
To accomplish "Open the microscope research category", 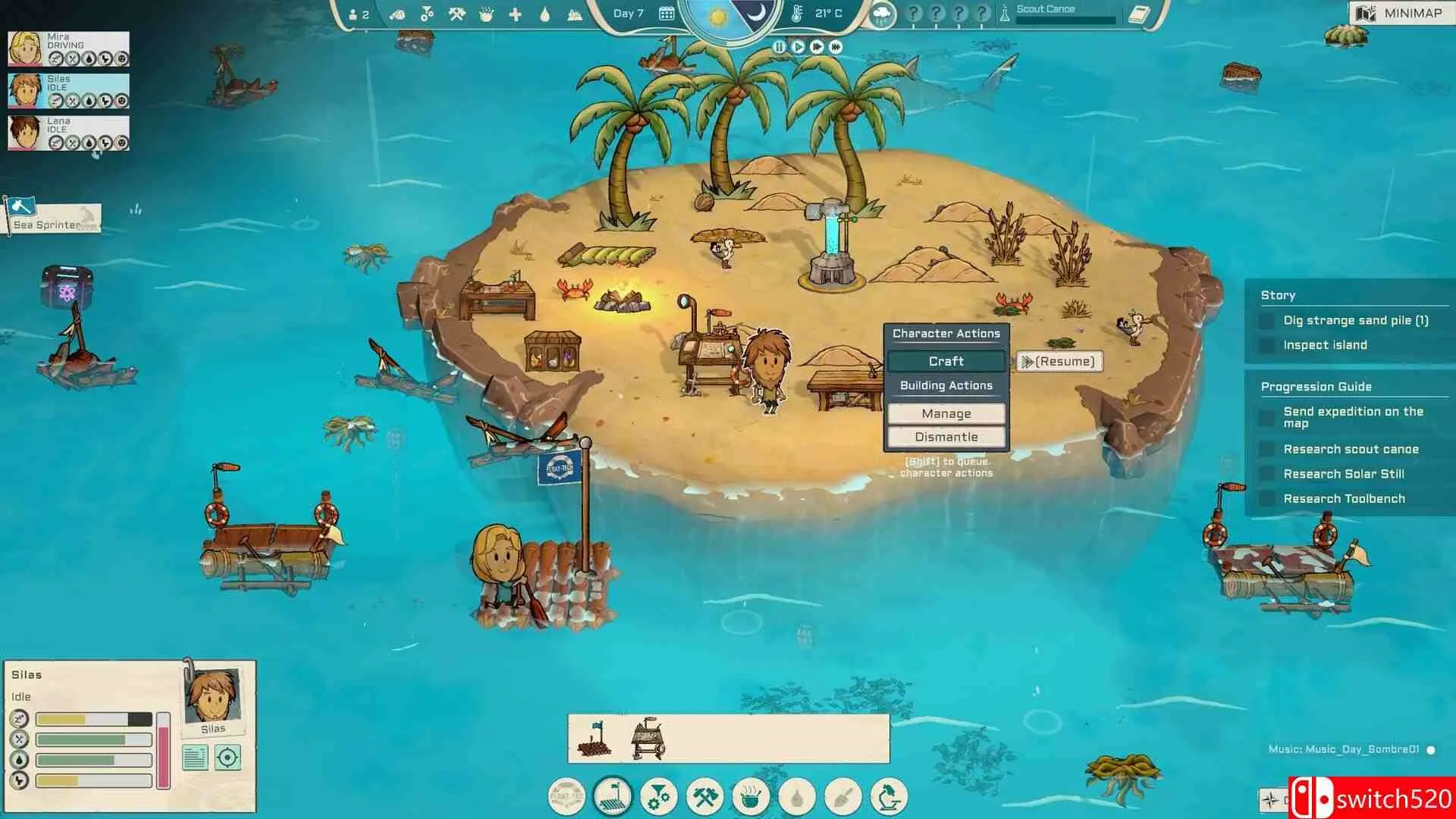I will (889, 797).
